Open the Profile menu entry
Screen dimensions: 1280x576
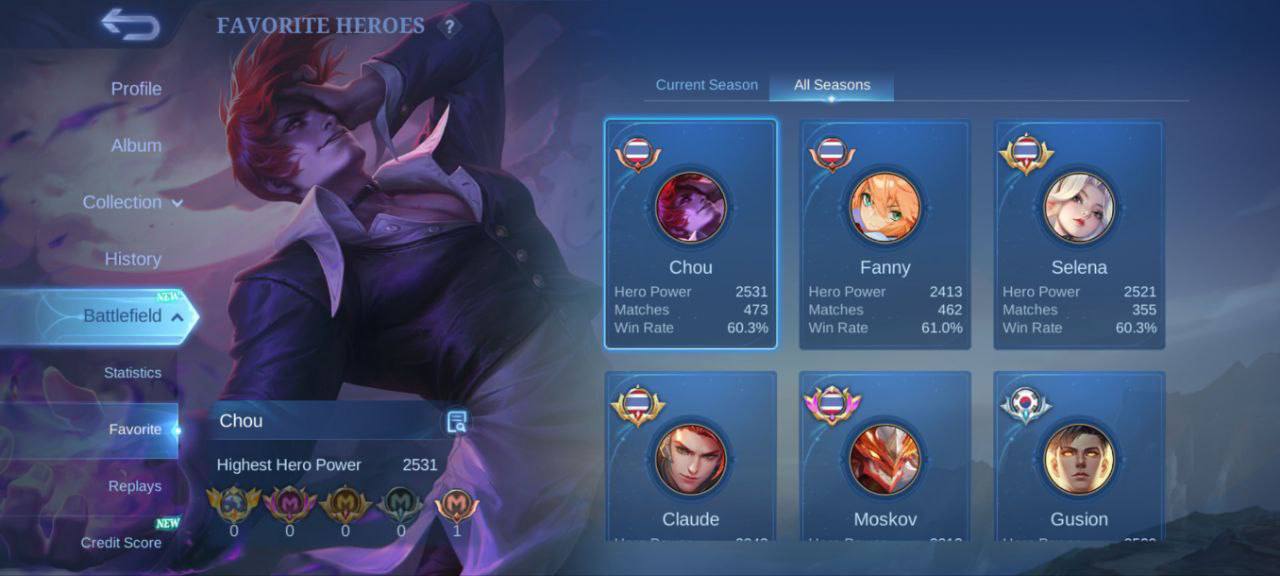136,89
